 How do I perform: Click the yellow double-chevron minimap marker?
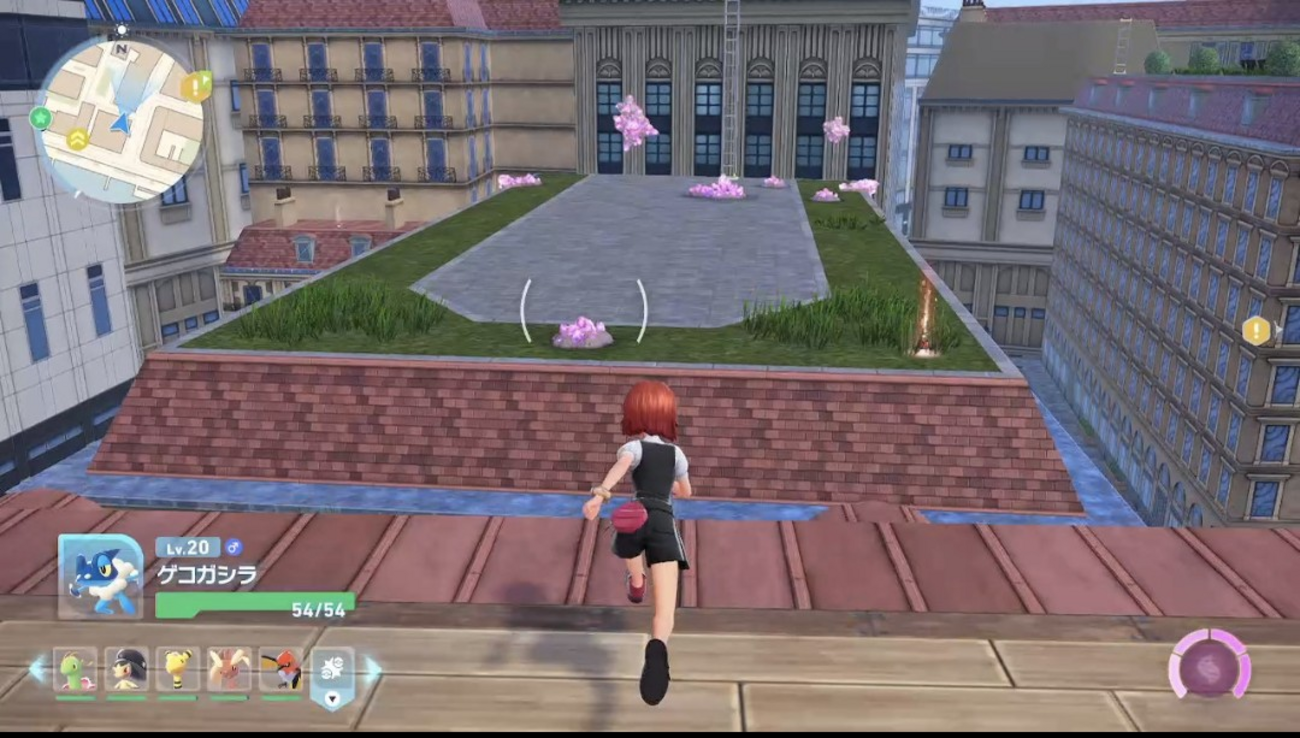point(77,140)
